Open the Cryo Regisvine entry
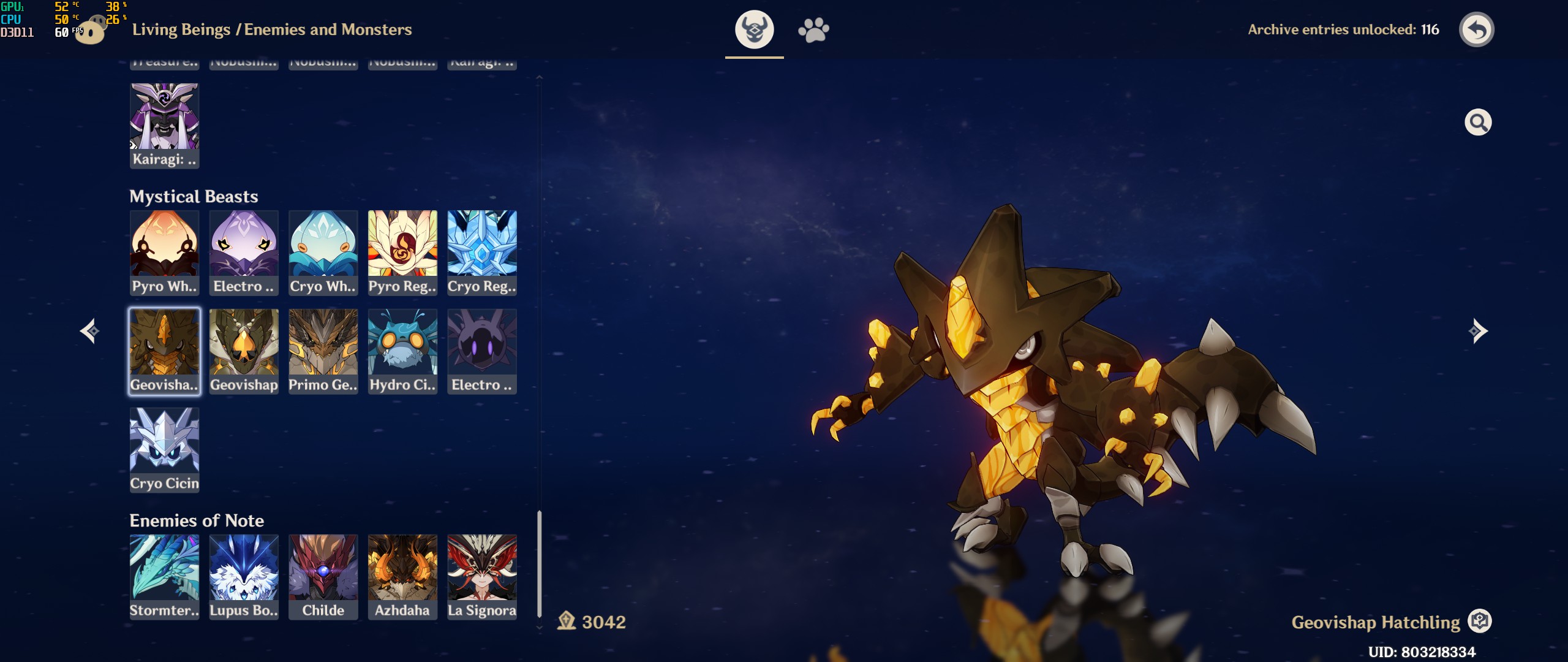Viewport: 1568px width, 662px height. [482, 252]
